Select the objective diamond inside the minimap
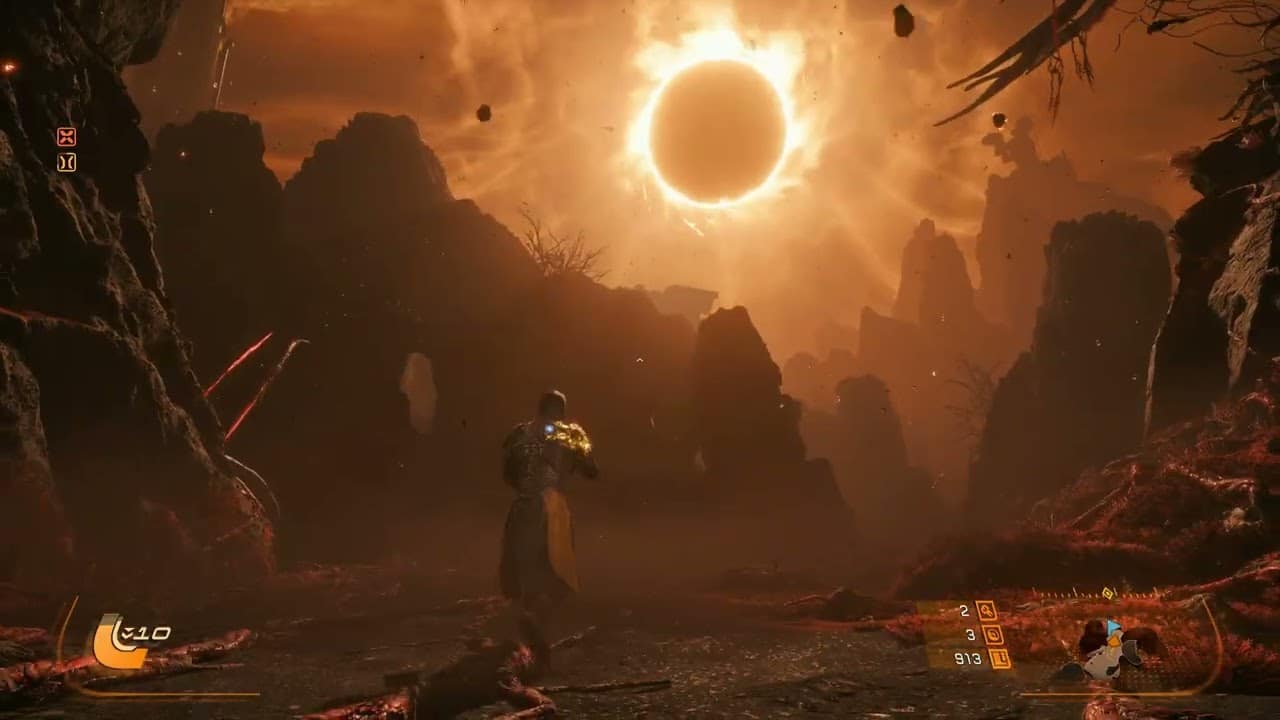This screenshot has height=720, width=1280. [x=1114, y=642]
